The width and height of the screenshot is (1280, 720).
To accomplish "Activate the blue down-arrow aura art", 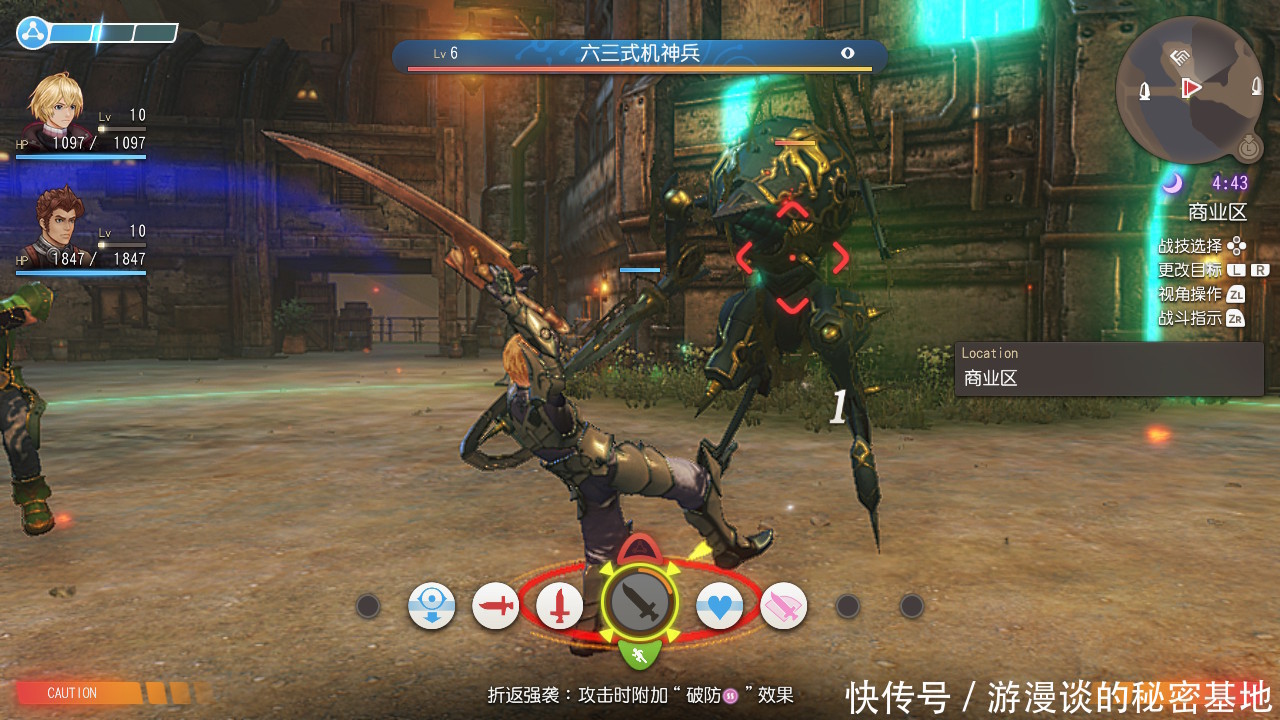I will click(431, 606).
